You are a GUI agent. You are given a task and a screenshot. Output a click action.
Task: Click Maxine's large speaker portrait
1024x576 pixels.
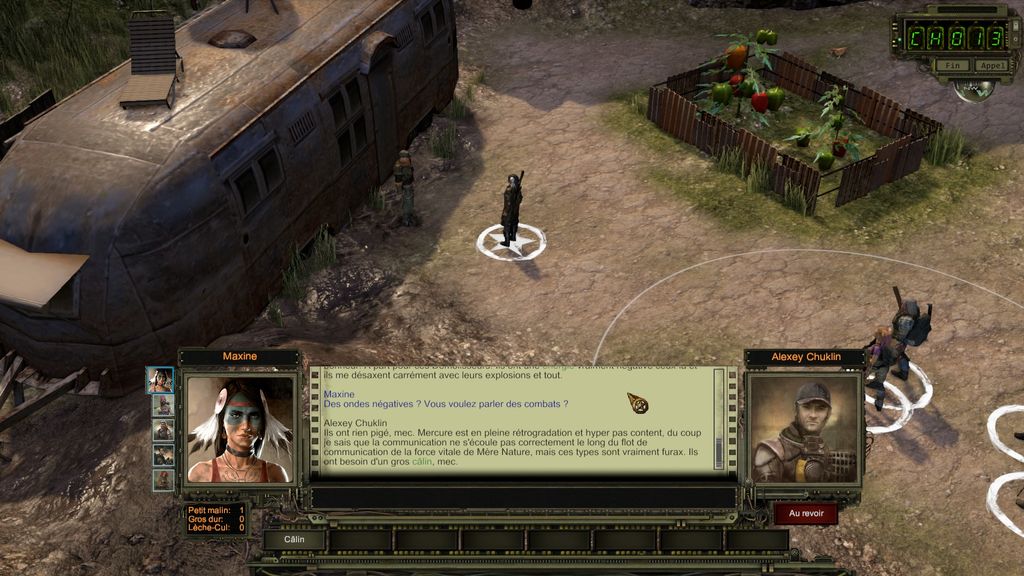(240, 429)
